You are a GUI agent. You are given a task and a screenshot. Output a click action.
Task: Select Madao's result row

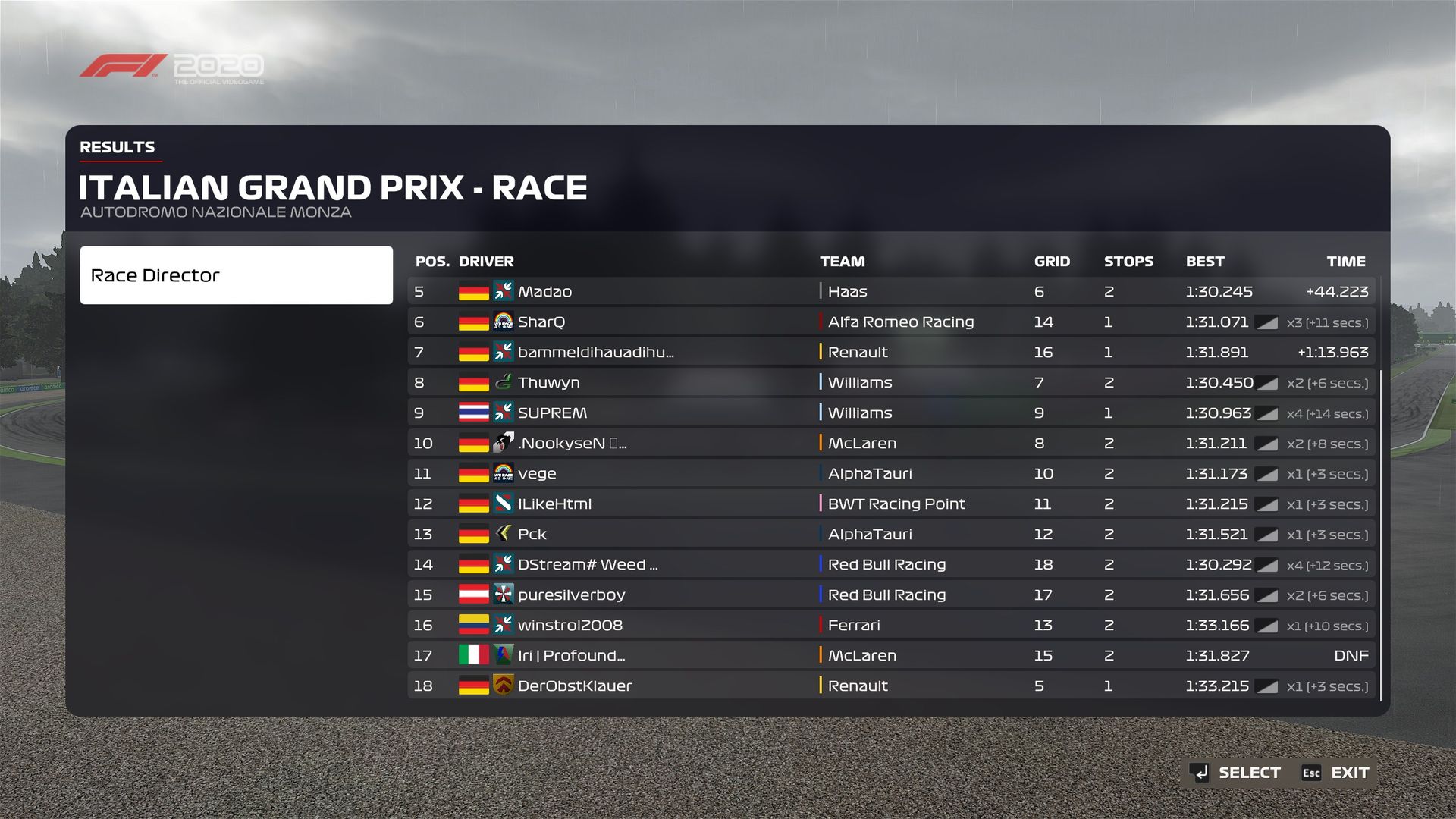(891, 291)
